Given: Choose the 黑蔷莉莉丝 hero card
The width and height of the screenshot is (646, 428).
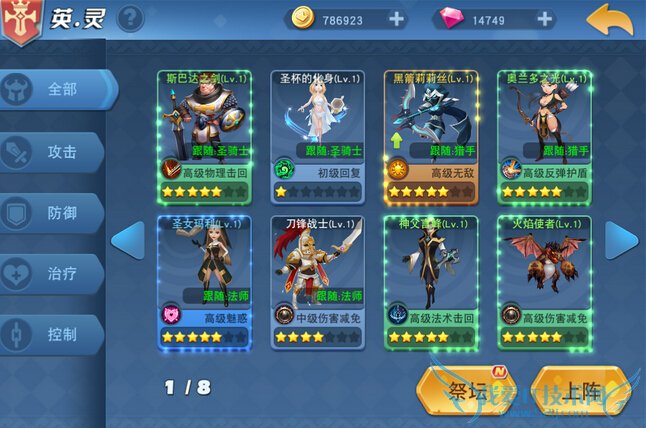Looking at the screenshot, I should [431, 135].
